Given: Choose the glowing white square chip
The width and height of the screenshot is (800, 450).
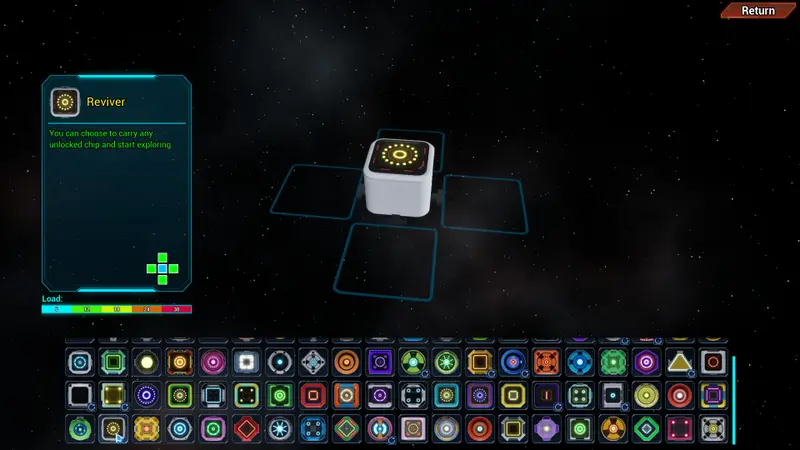Looking at the screenshot, I should 246,362.
